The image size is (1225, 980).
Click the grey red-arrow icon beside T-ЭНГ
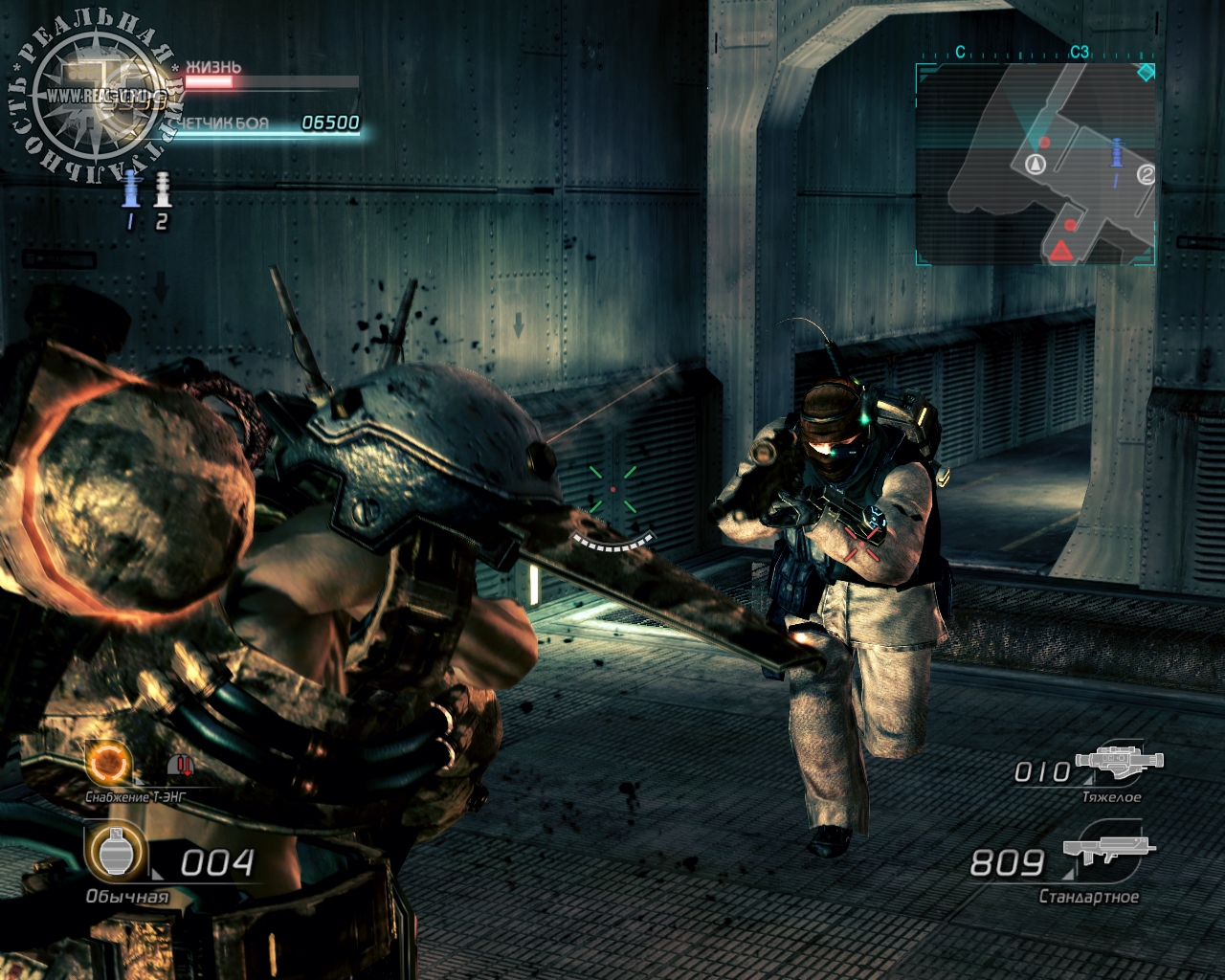point(181,765)
